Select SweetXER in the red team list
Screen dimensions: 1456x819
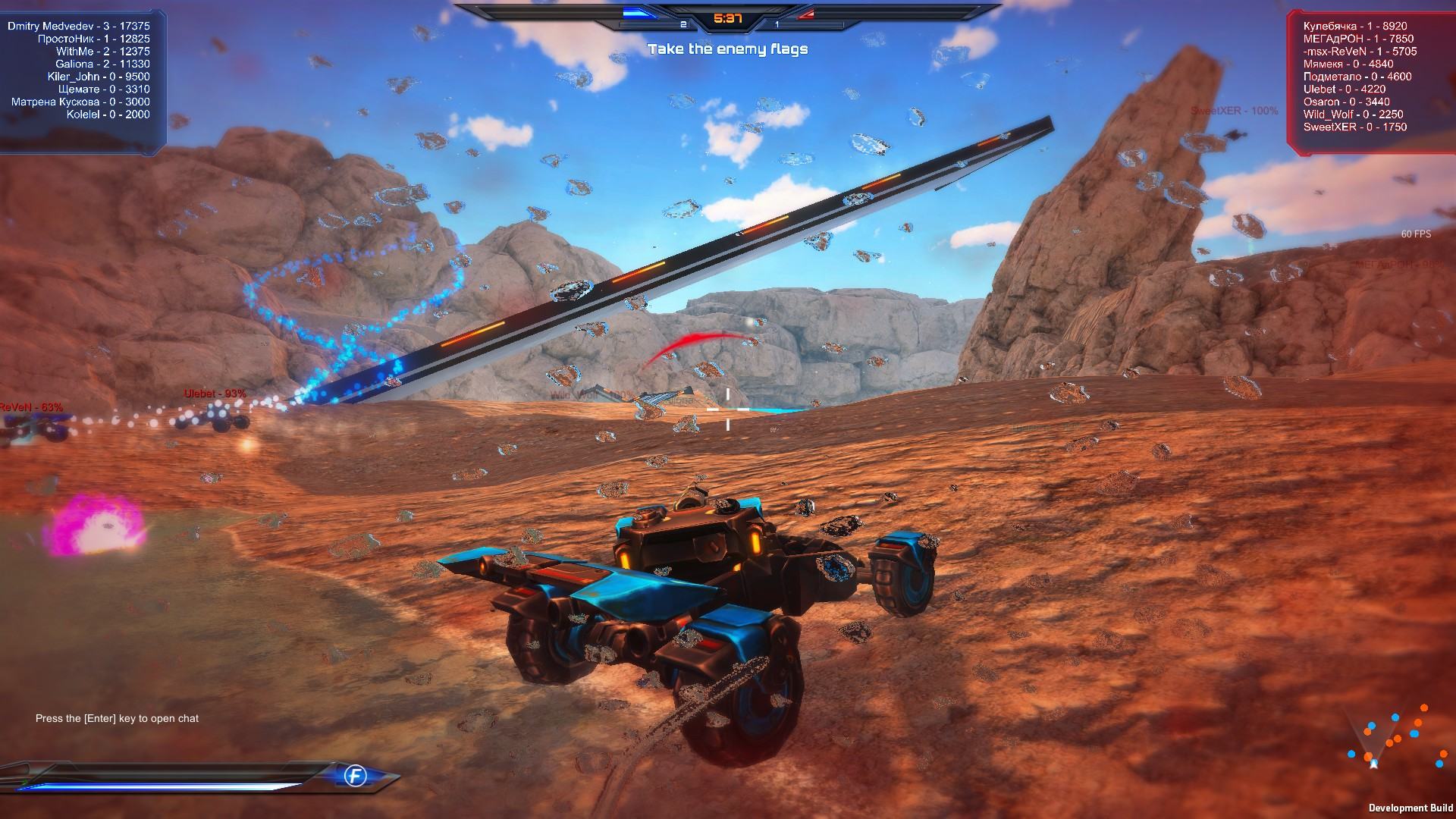[x=1355, y=127]
